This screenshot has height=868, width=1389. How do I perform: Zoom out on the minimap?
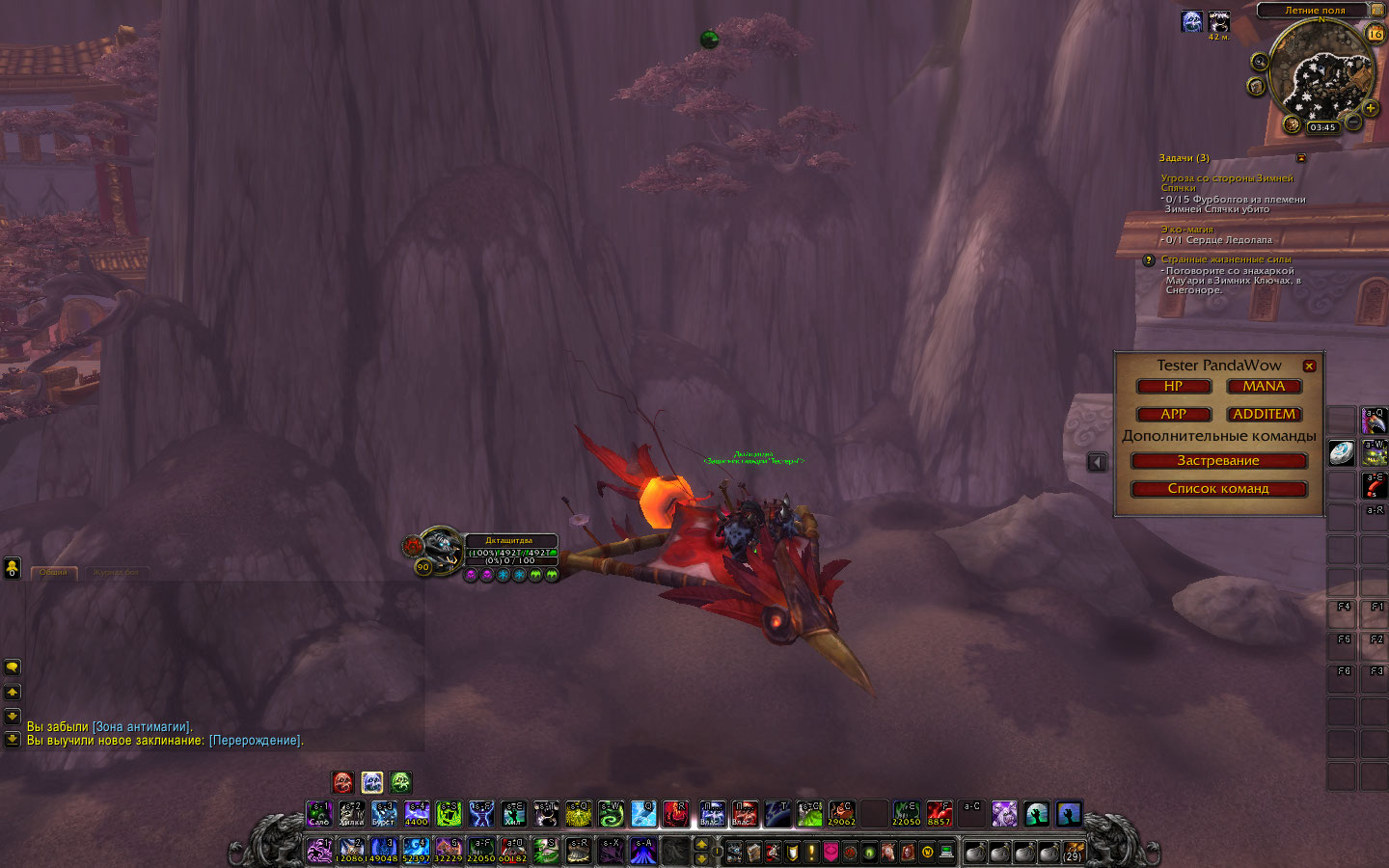(1353, 122)
